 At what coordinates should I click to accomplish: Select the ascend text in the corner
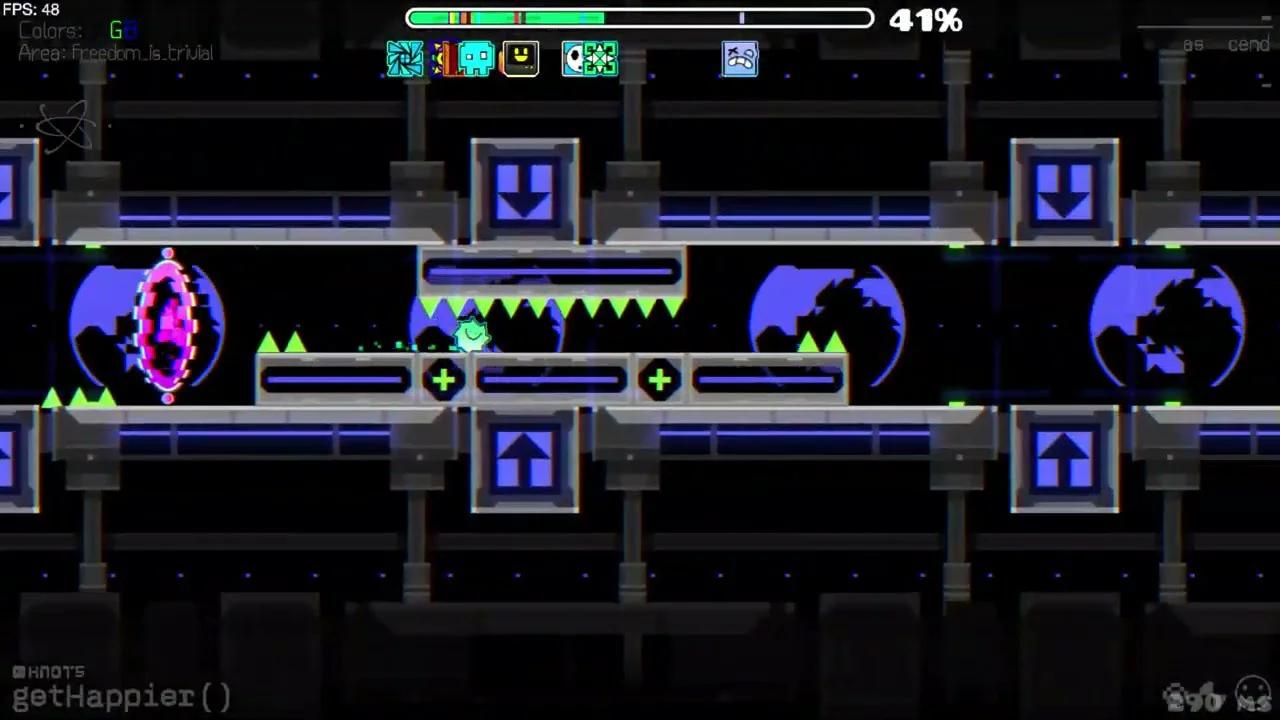tap(1222, 44)
